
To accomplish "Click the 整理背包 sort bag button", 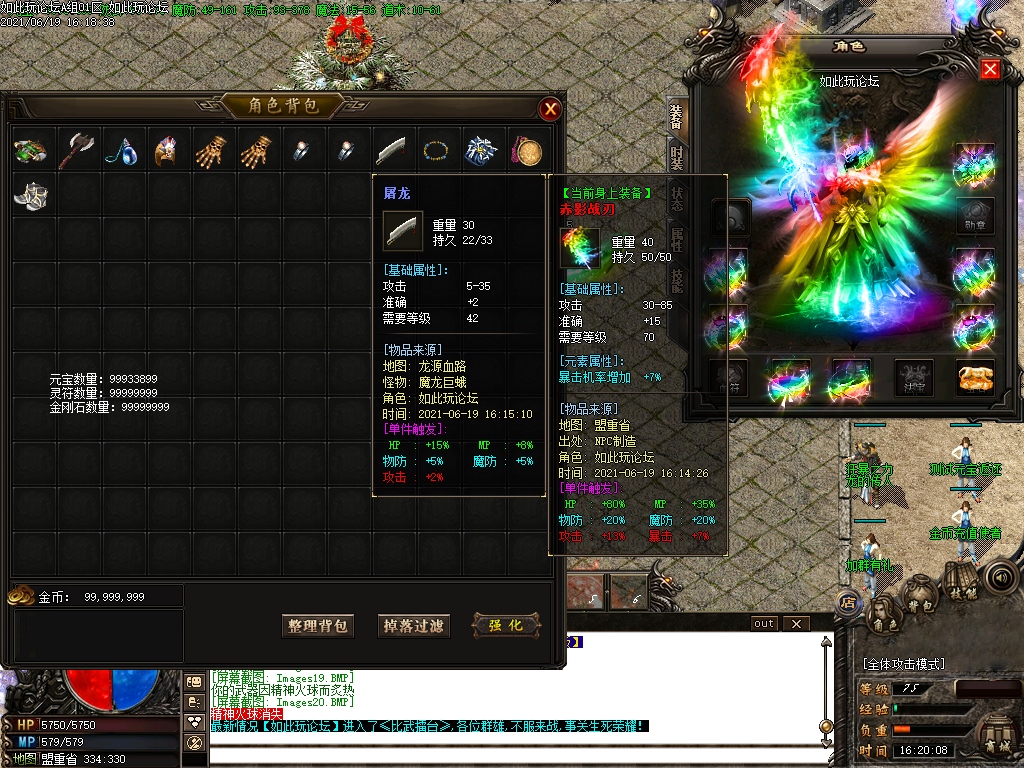I will [318, 626].
